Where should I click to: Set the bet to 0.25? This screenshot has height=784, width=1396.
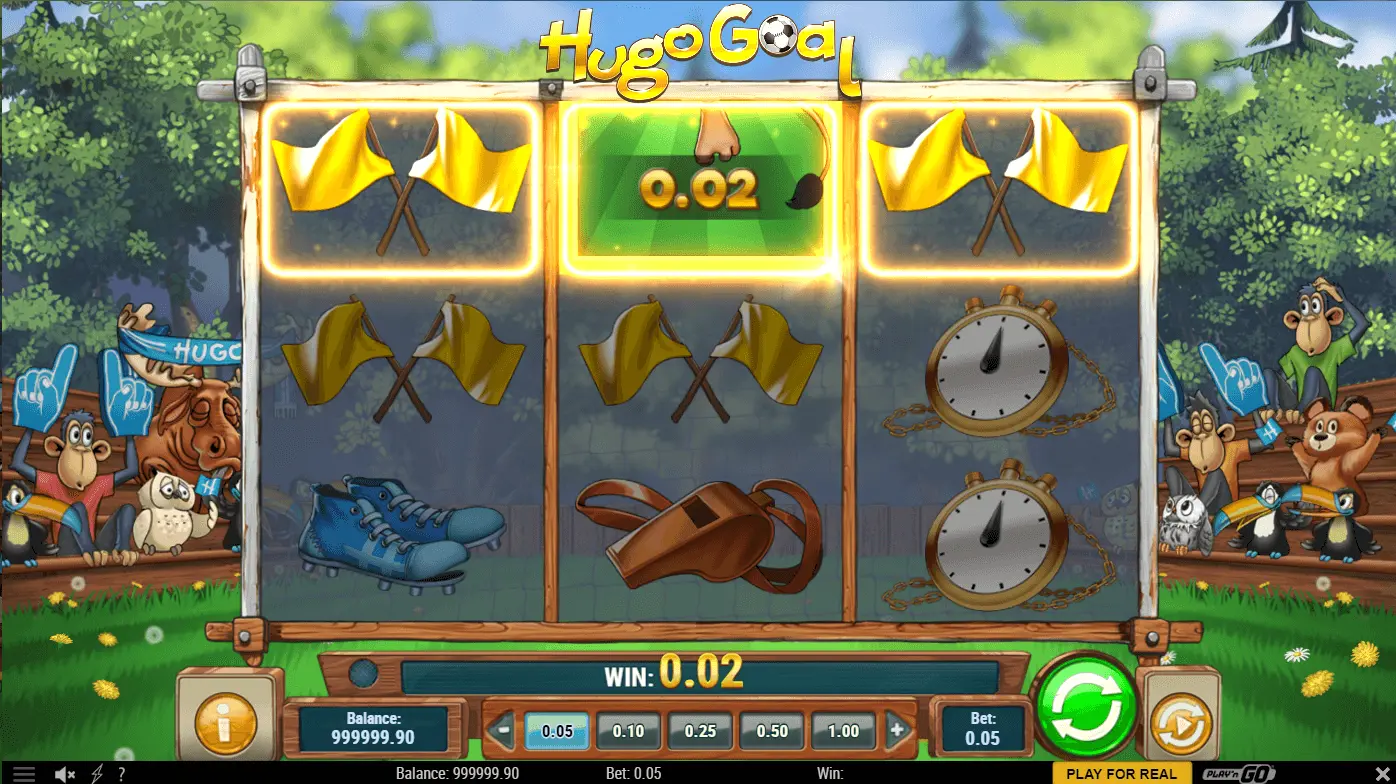[700, 731]
